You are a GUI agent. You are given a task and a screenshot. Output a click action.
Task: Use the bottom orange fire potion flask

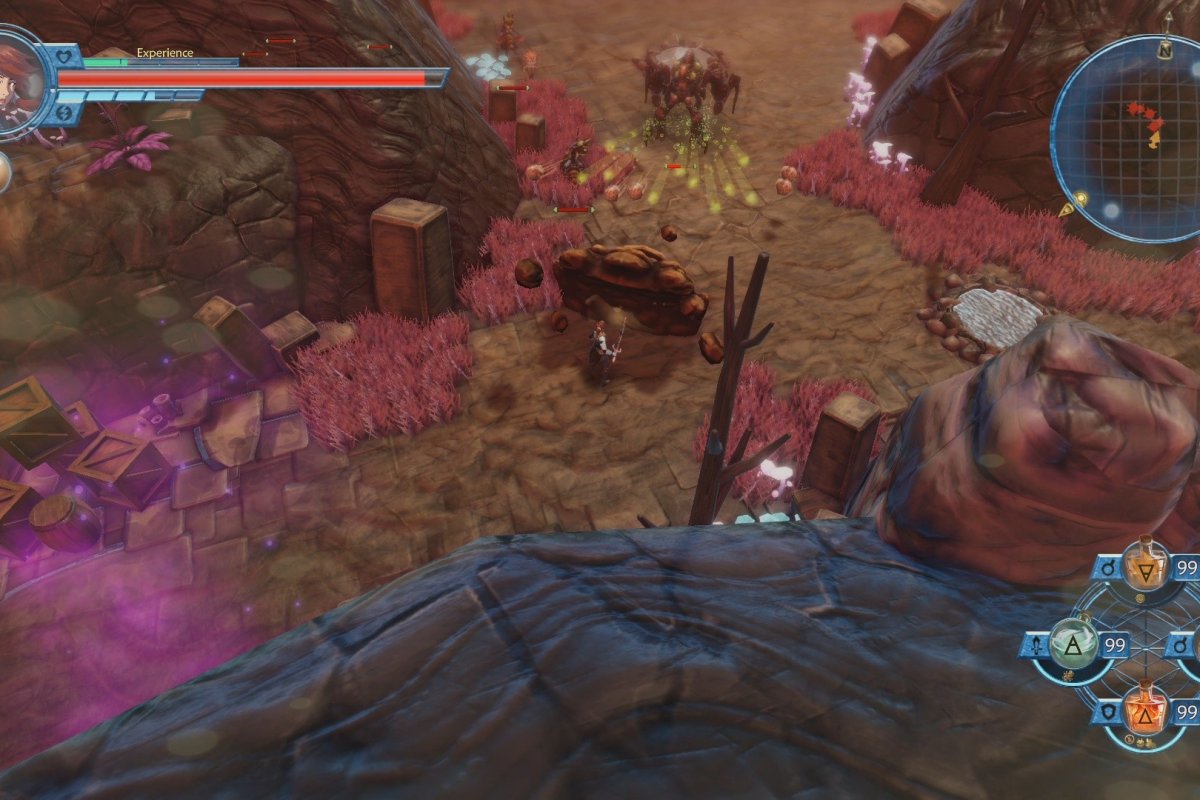pyautogui.click(x=1145, y=712)
